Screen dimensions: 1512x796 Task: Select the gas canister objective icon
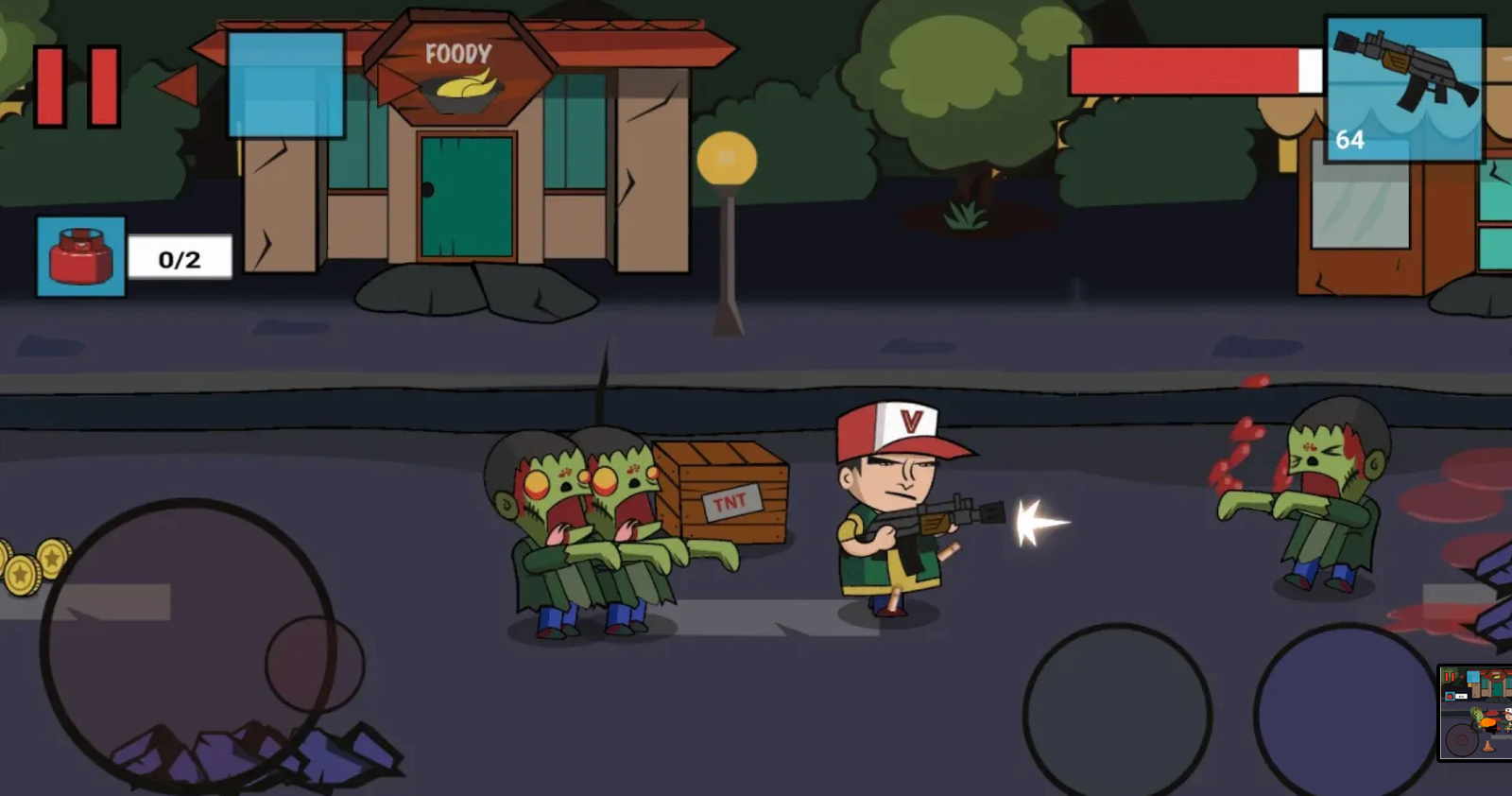pyautogui.click(x=79, y=255)
